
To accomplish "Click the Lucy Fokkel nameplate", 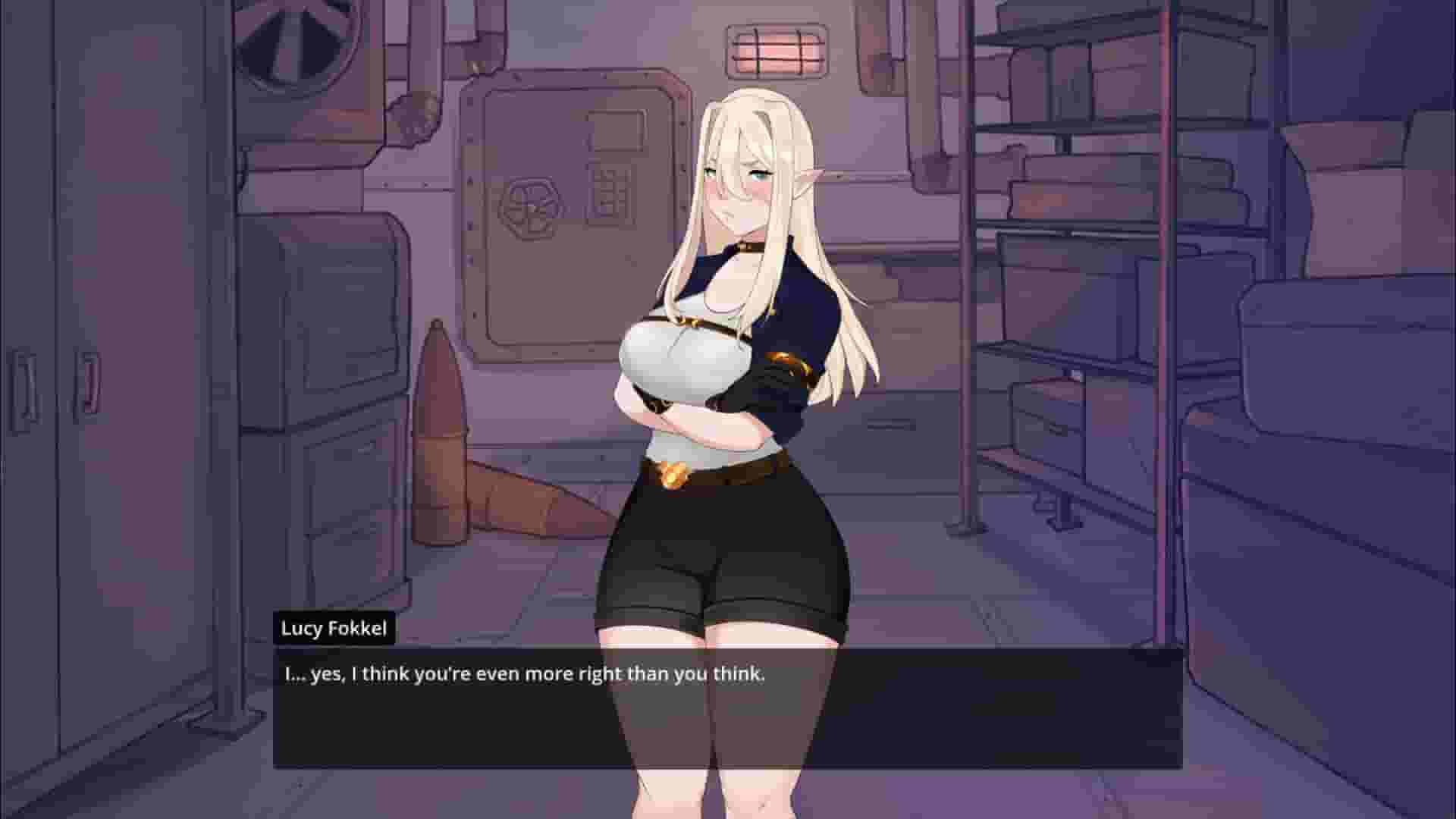I will point(334,627).
